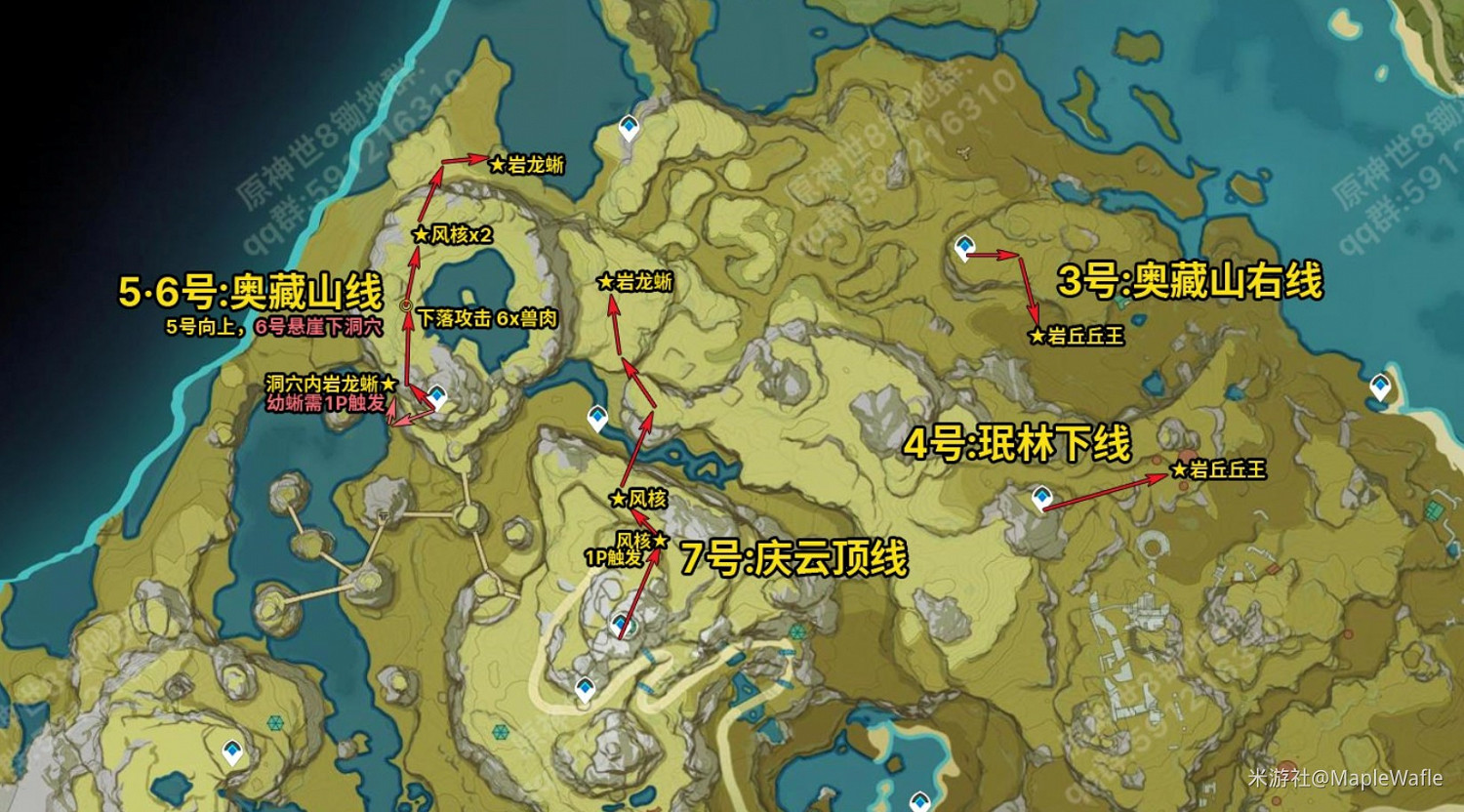Expand the 5·6号:奥藏山线 route label

[x=249, y=290]
